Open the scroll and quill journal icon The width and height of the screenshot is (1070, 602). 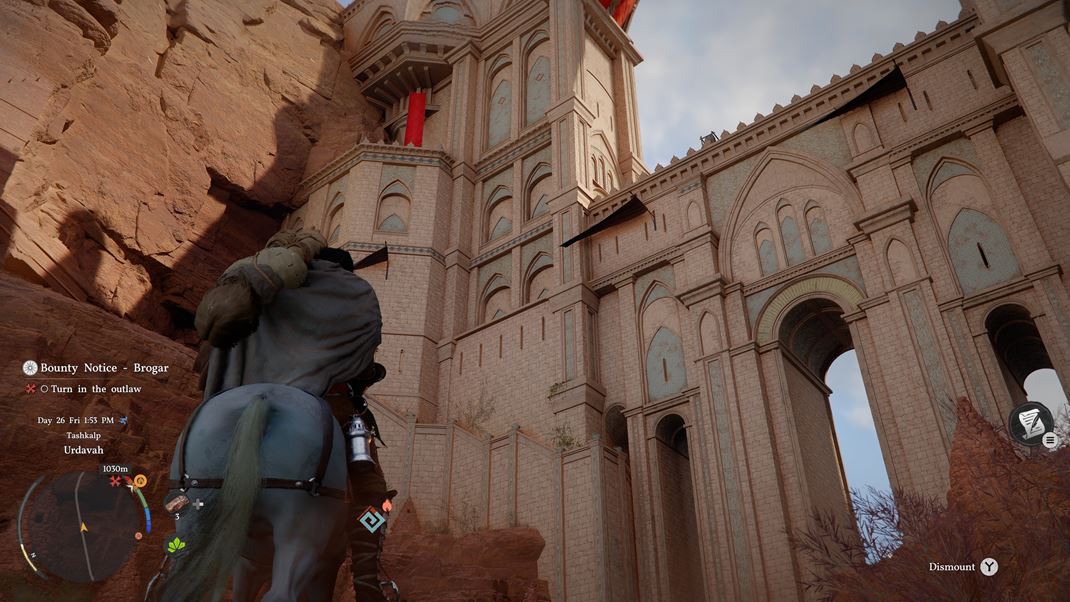click(x=1029, y=422)
